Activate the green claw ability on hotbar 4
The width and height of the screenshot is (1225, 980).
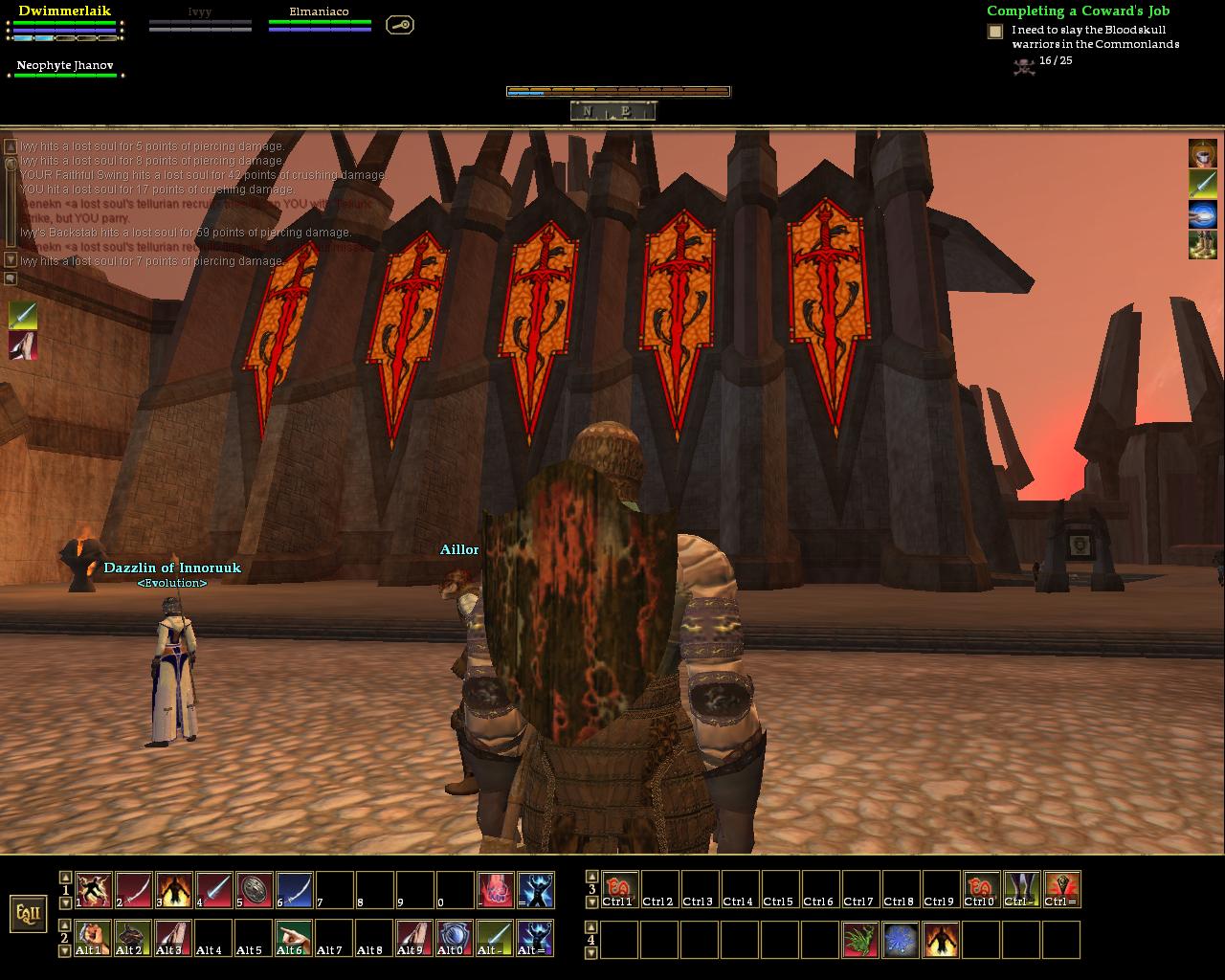click(x=861, y=939)
